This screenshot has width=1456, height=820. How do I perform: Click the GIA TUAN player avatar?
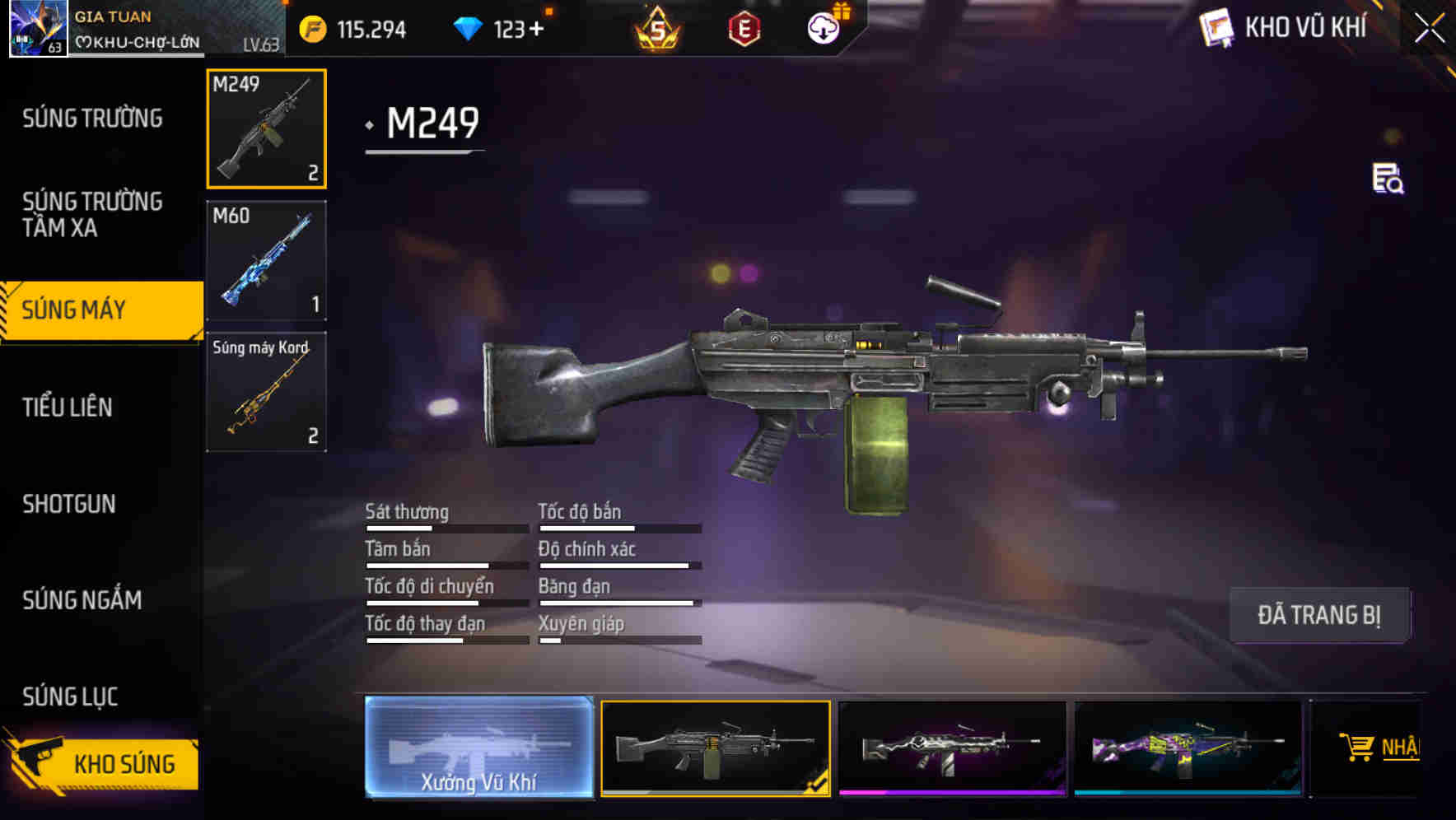point(36,28)
